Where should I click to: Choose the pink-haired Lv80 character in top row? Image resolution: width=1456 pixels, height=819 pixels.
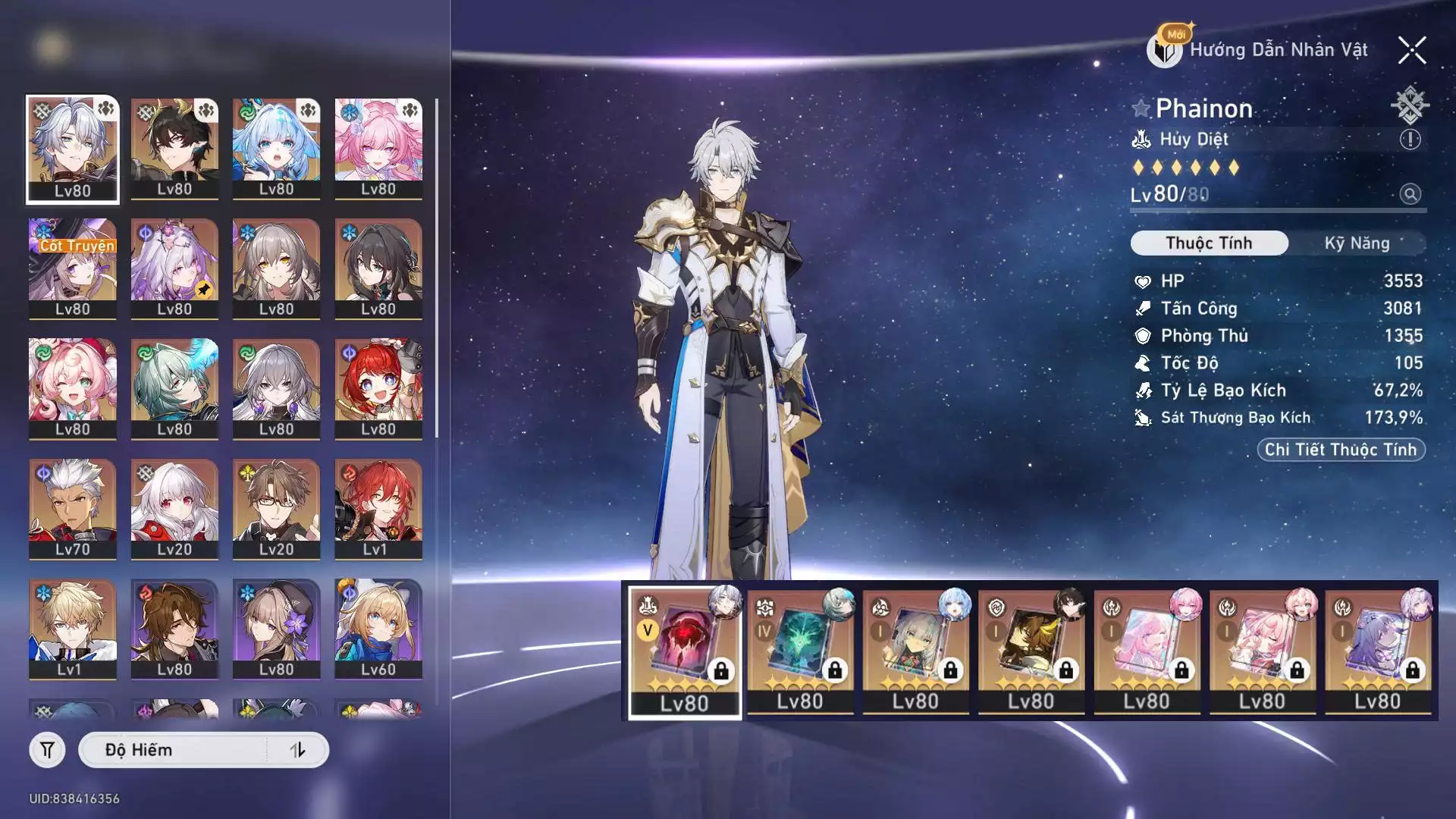click(x=378, y=149)
